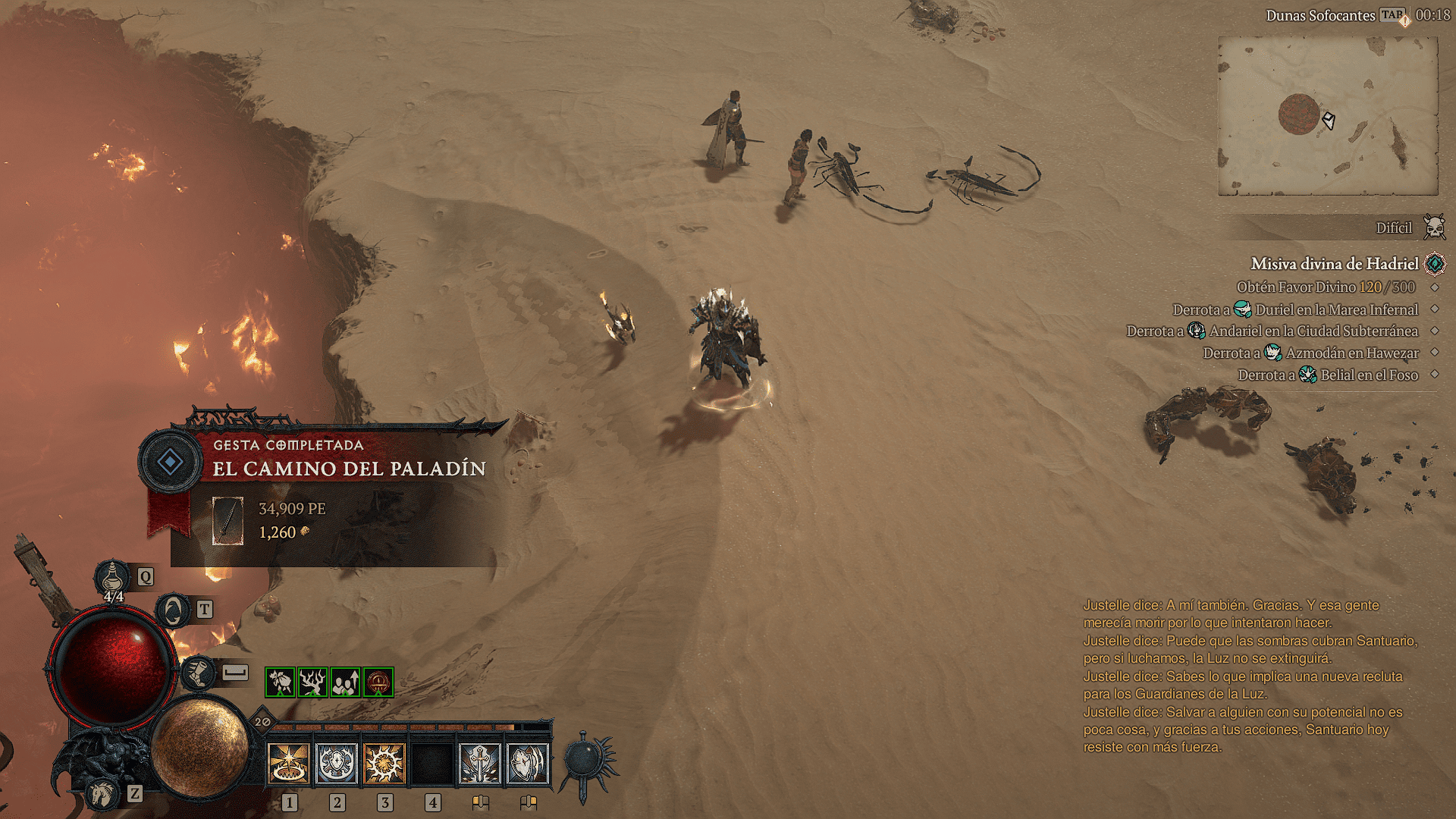Inspect the dead tree buff icon
The image size is (1456, 819).
(x=312, y=682)
